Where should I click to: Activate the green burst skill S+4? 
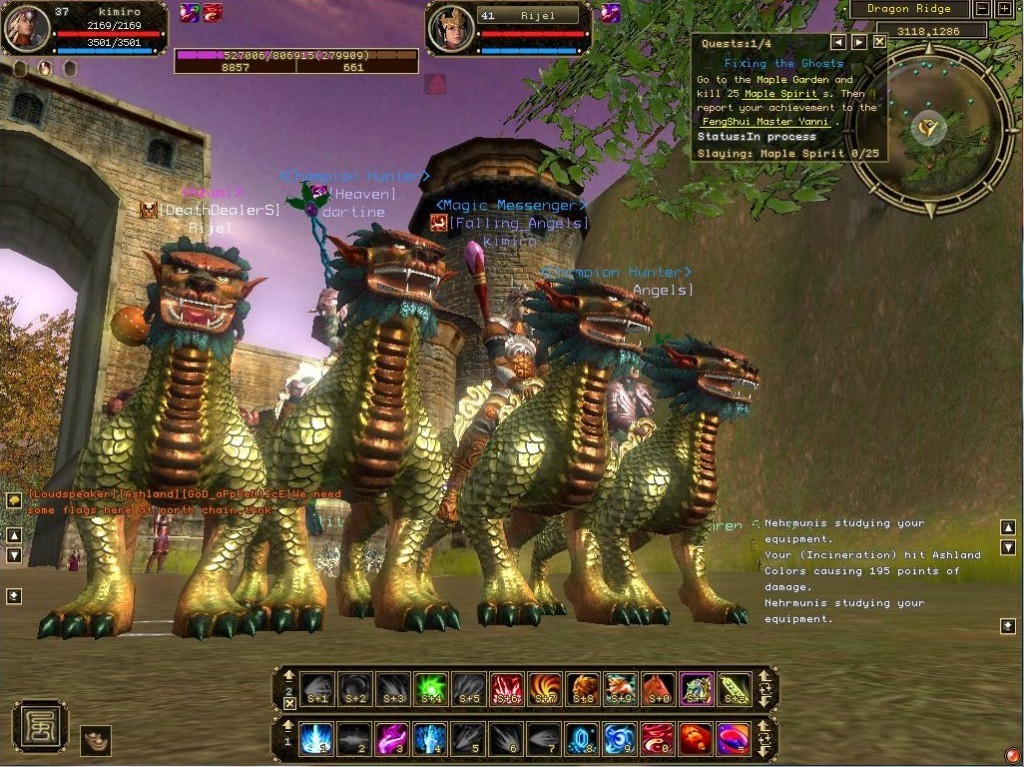pos(430,689)
